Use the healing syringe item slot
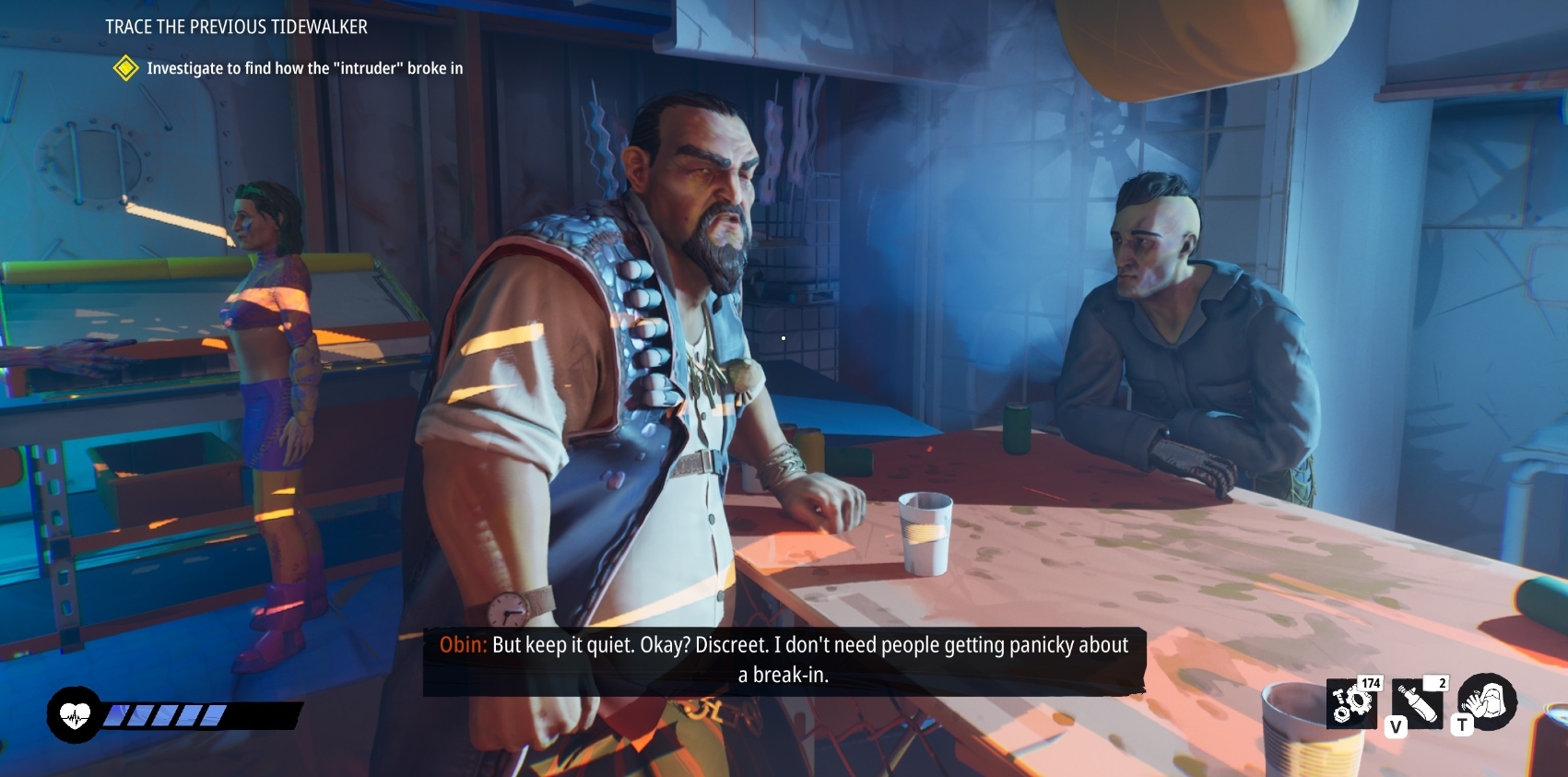1568x777 pixels. [x=1418, y=704]
